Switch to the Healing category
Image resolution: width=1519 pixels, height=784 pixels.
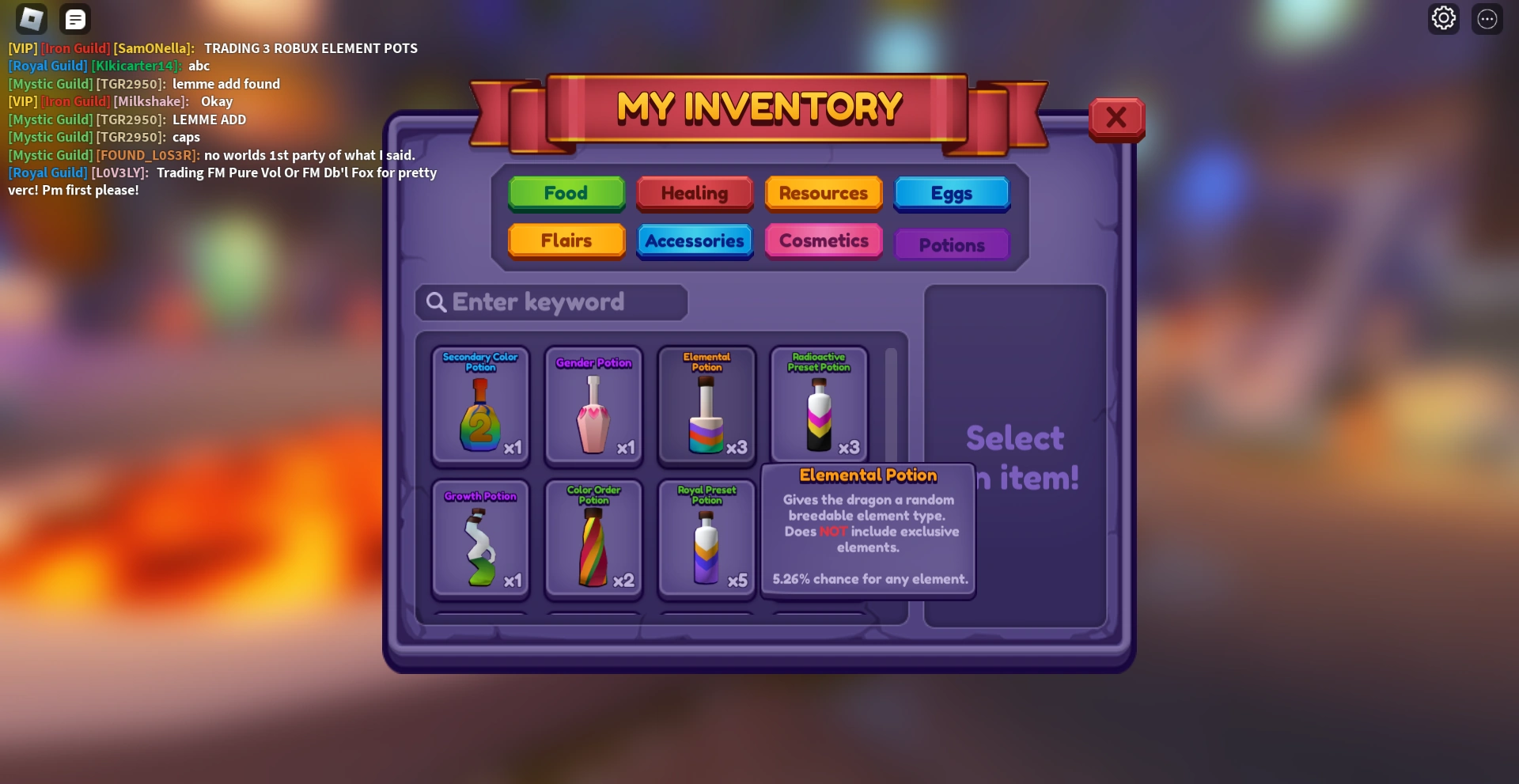[694, 193]
